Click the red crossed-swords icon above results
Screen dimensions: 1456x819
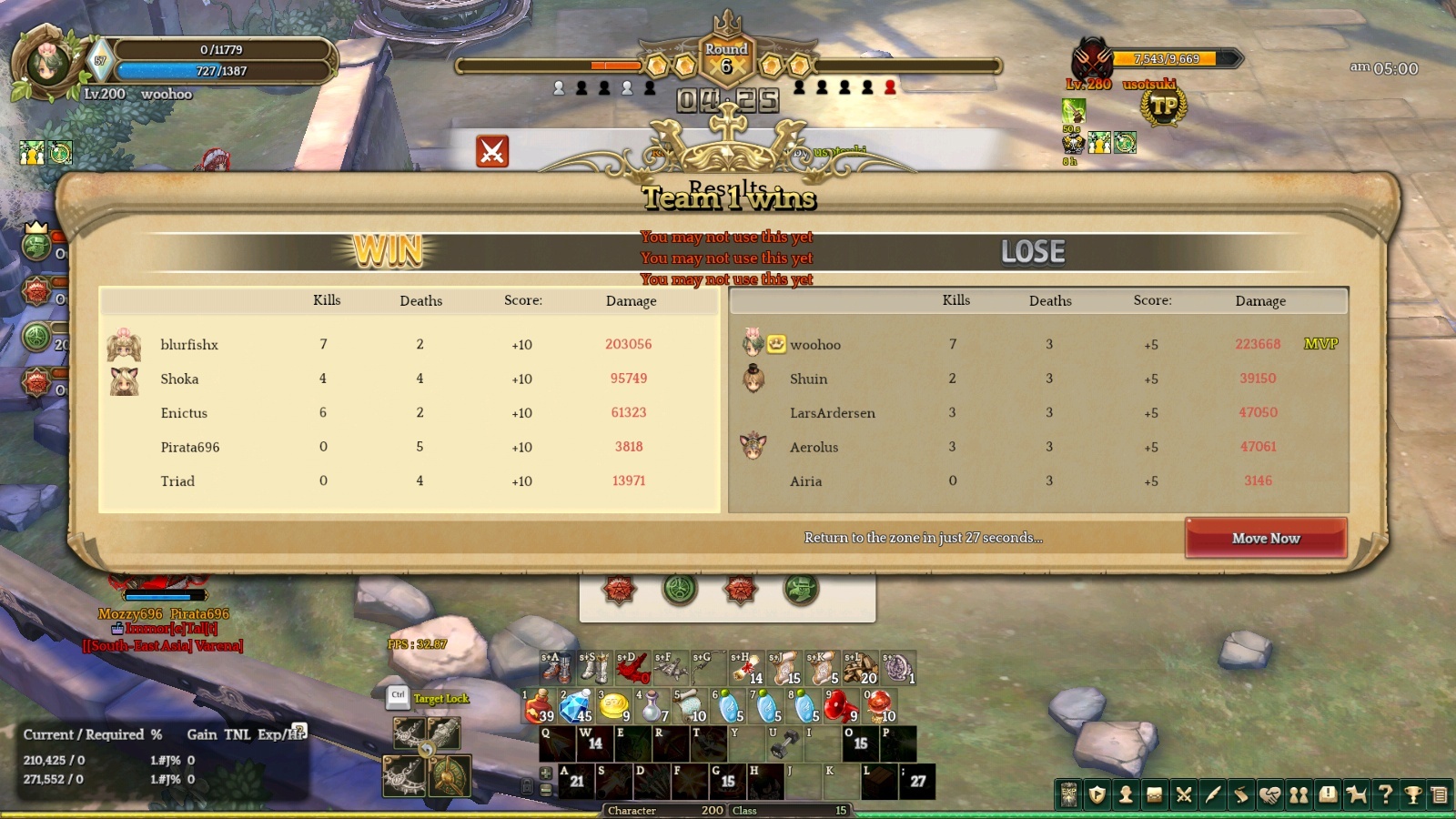pos(492,151)
